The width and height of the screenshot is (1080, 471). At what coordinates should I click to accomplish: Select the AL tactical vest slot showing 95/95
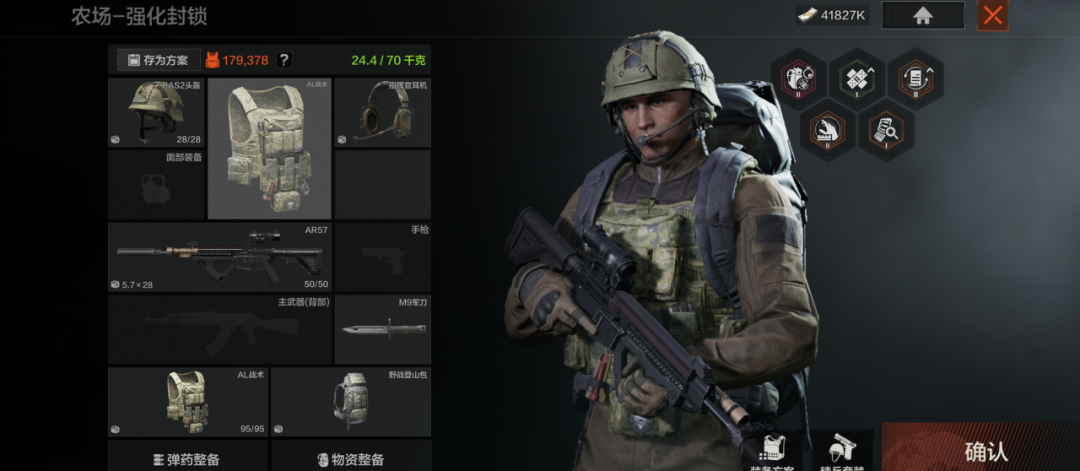(x=188, y=402)
